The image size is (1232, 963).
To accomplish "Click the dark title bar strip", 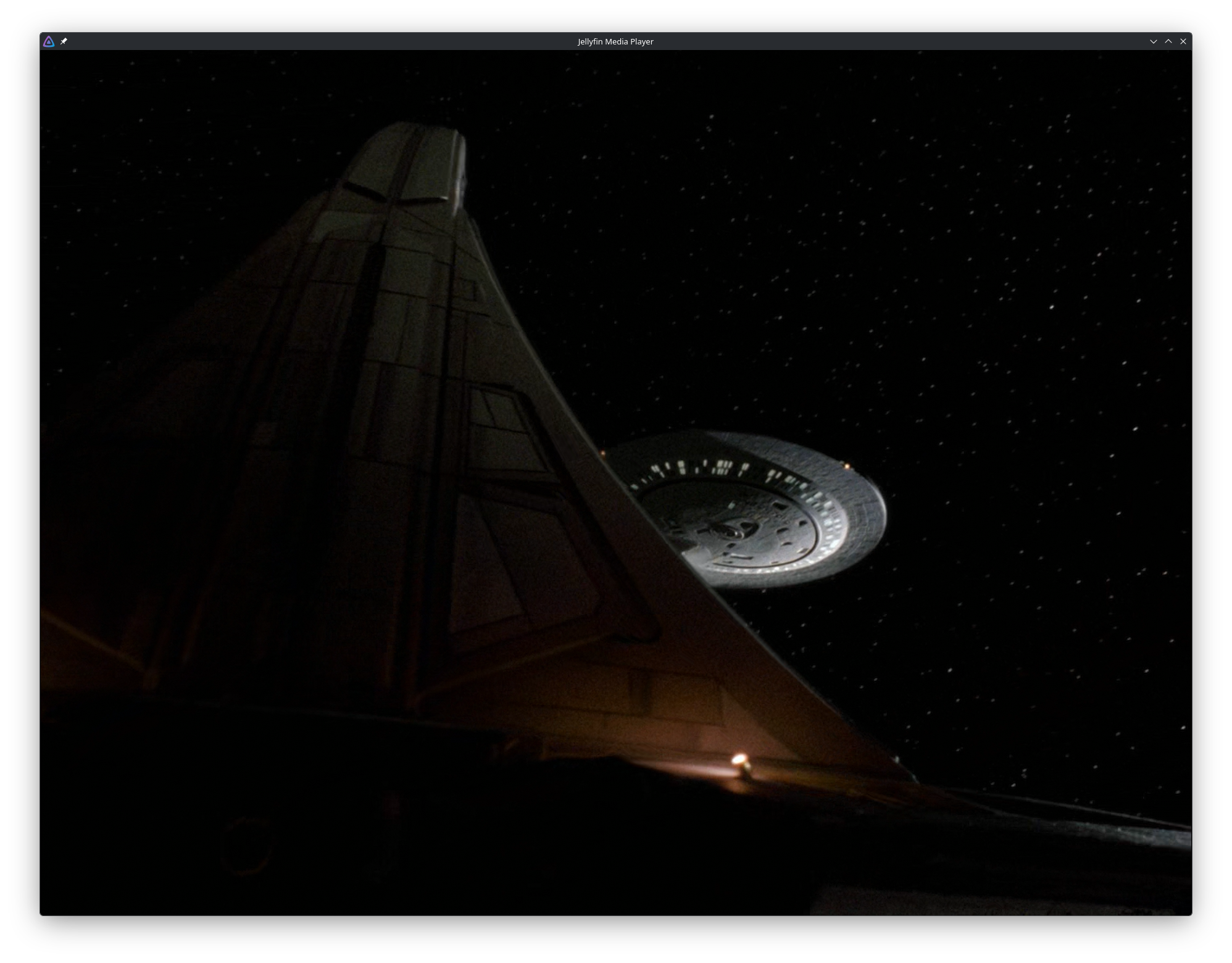I will (x=370, y=41).
